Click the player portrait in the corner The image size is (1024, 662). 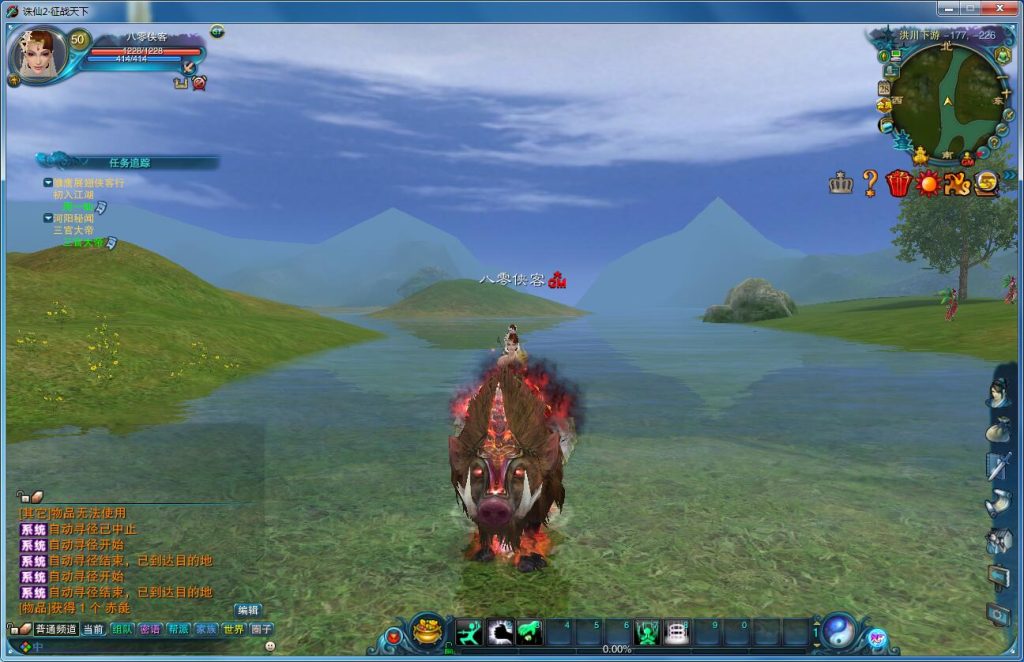[38, 54]
